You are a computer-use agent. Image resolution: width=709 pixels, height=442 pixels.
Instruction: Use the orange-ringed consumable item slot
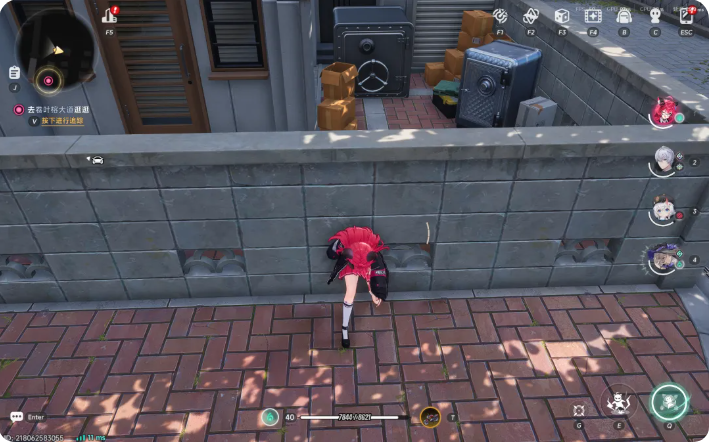pyautogui.click(x=431, y=417)
